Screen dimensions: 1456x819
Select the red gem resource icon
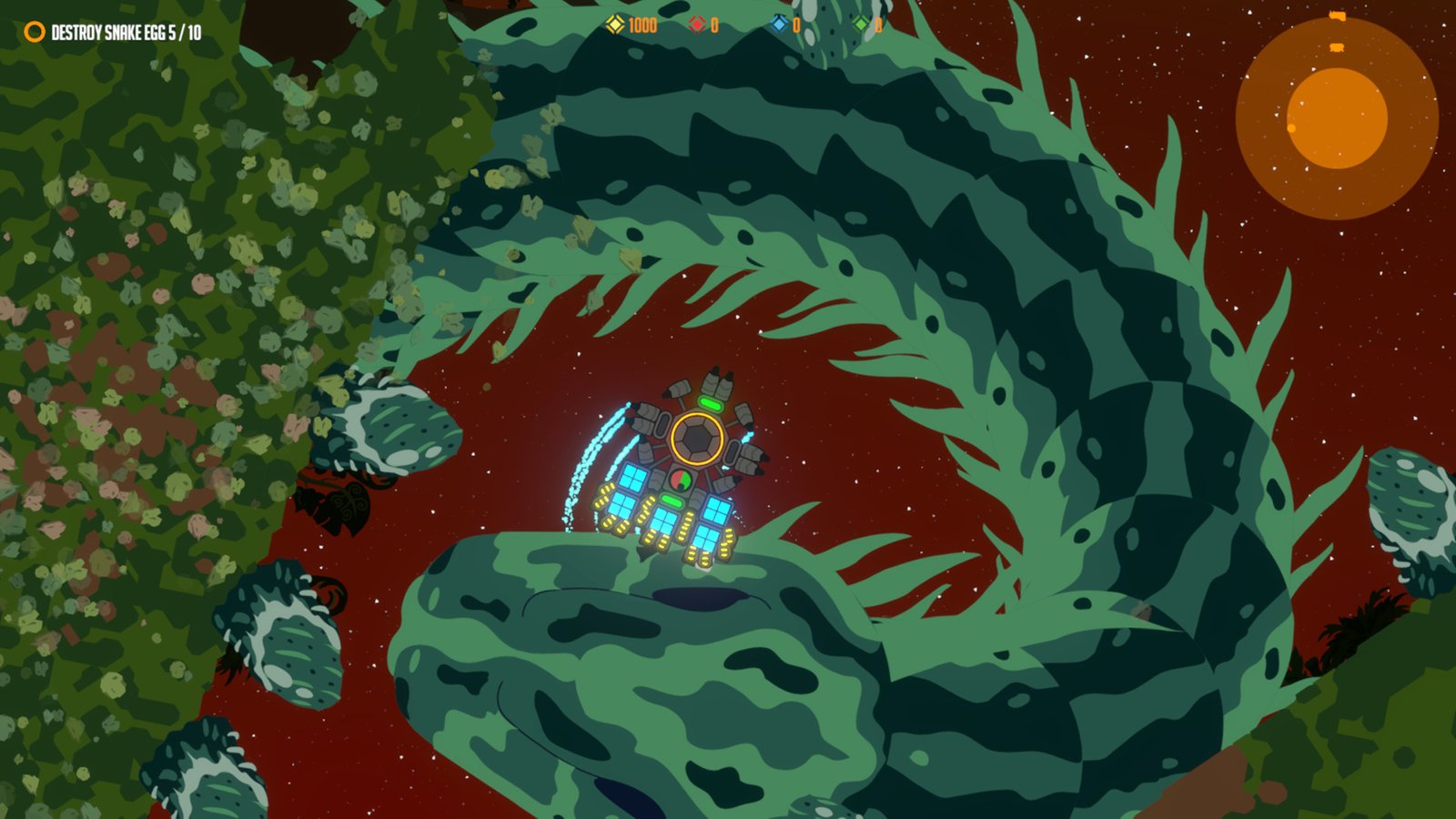(x=698, y=25)
